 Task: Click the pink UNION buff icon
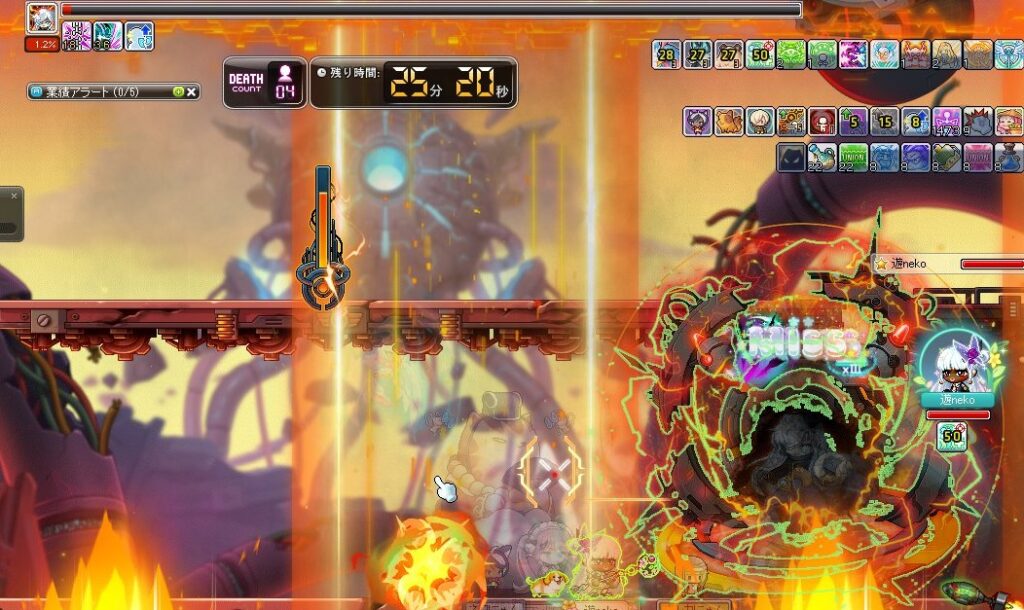[x=978, y=157]
